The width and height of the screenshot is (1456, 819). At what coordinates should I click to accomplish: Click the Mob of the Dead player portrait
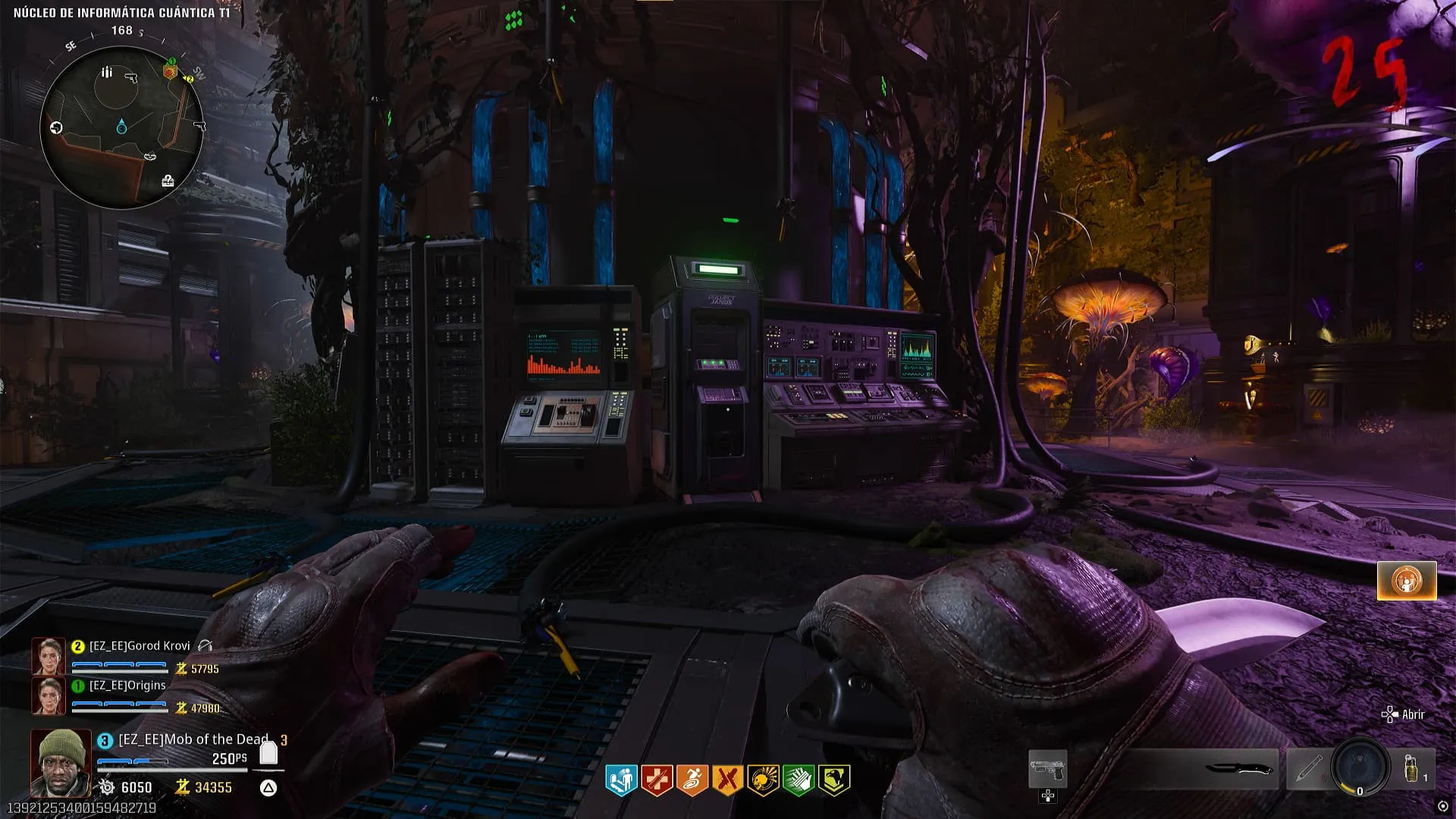(x=61, y=762)
